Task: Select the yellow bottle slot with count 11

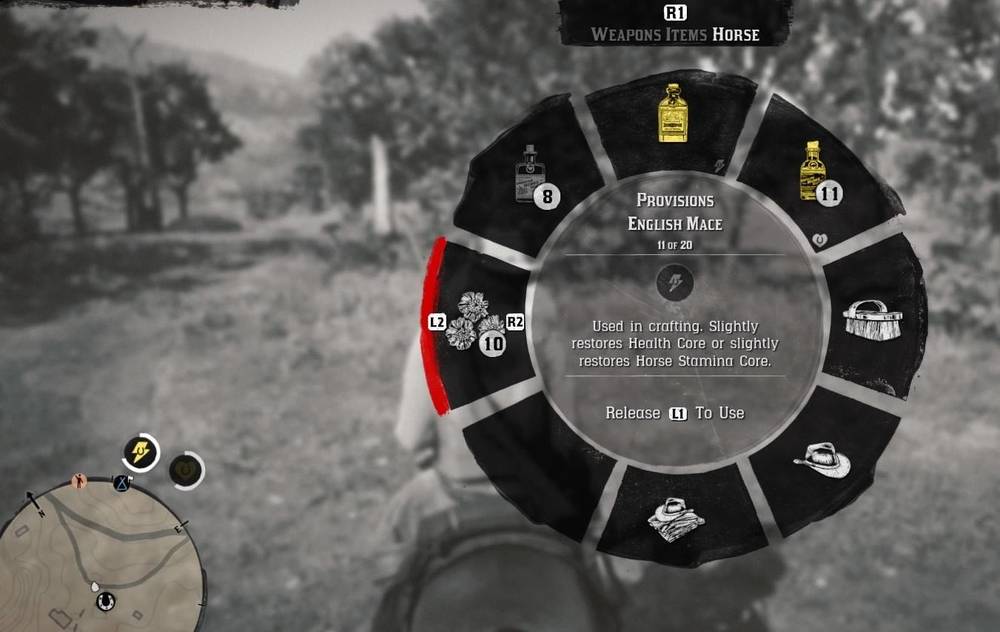Action: click(x=815, y=176)
